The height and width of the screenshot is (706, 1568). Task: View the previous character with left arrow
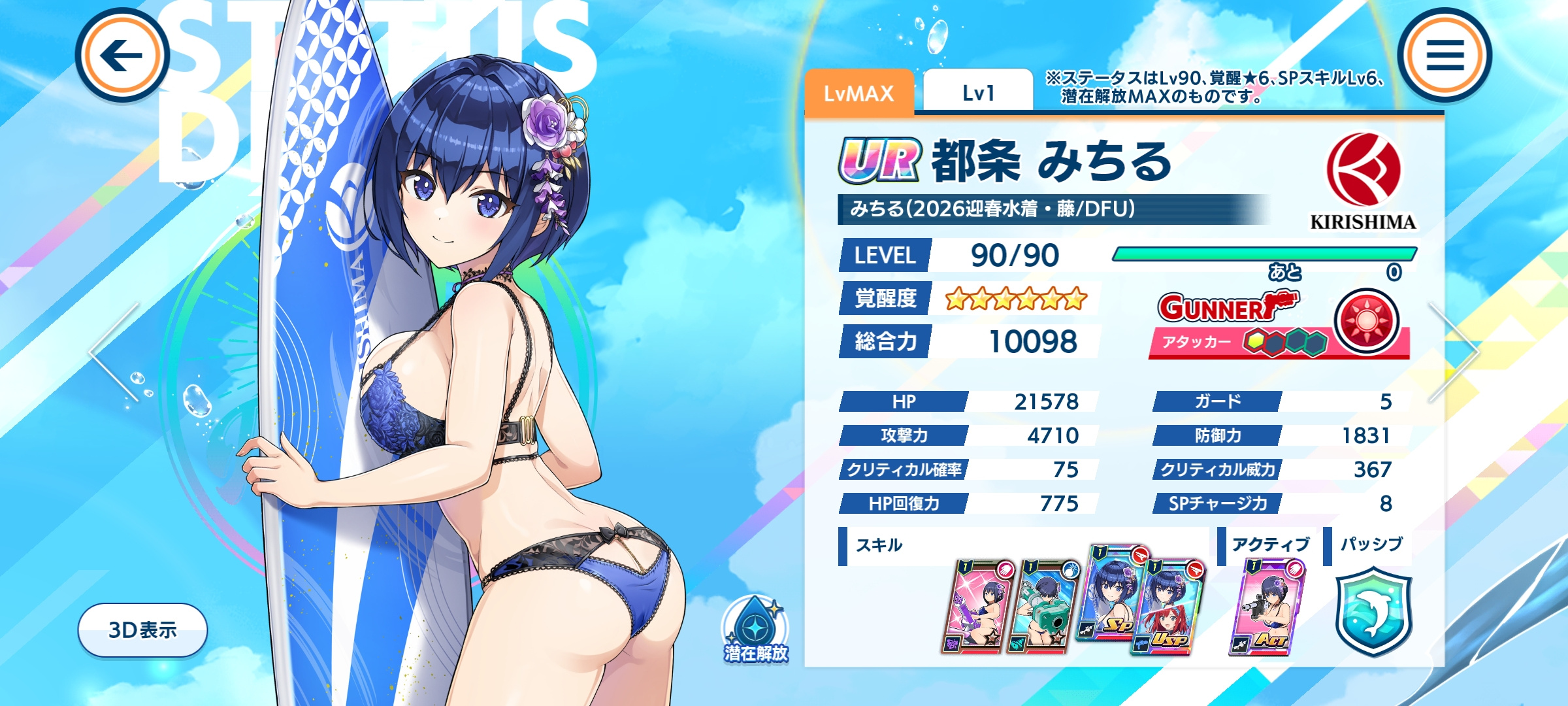116,351
